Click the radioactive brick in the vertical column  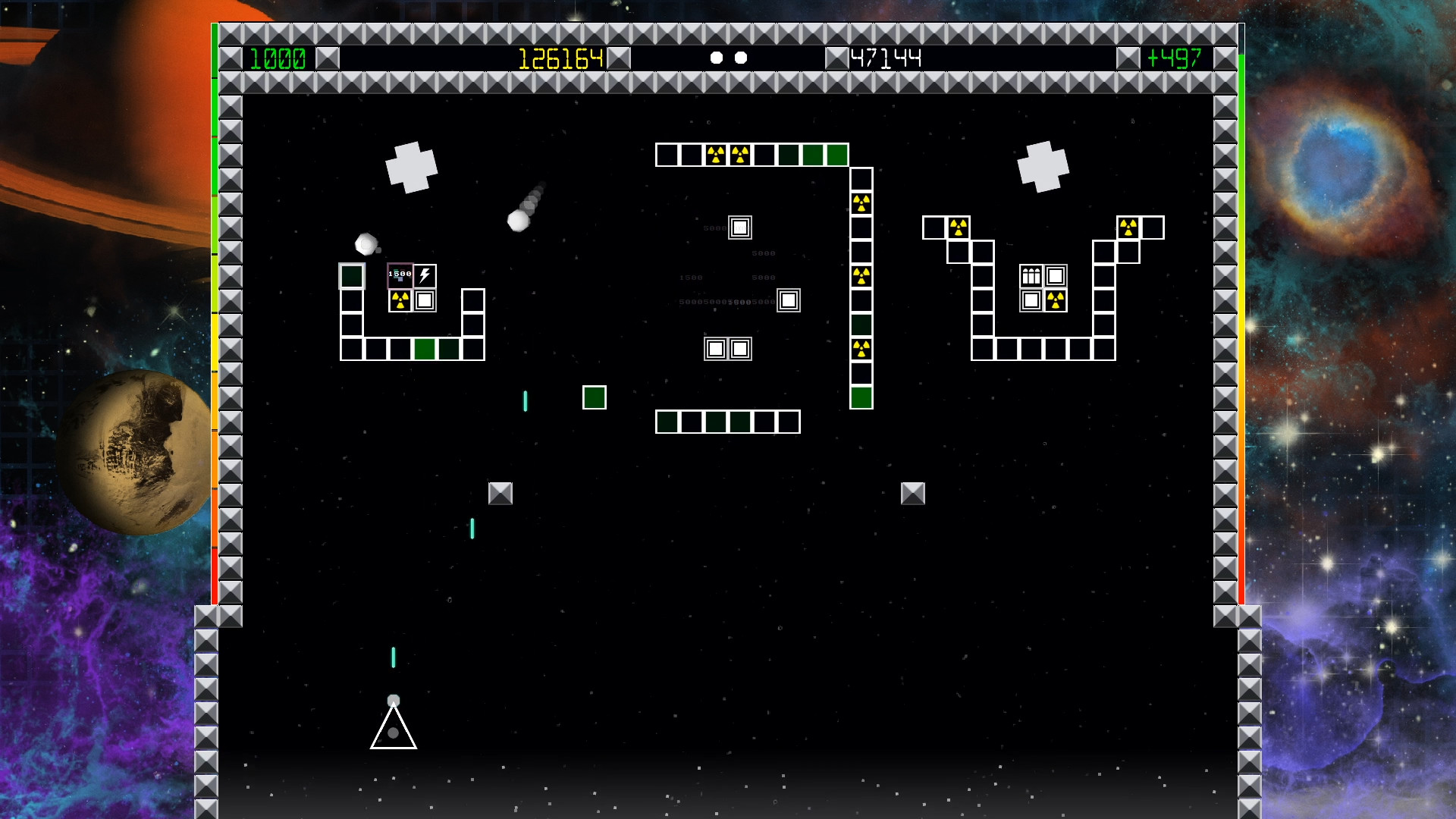tap(861, 201)
